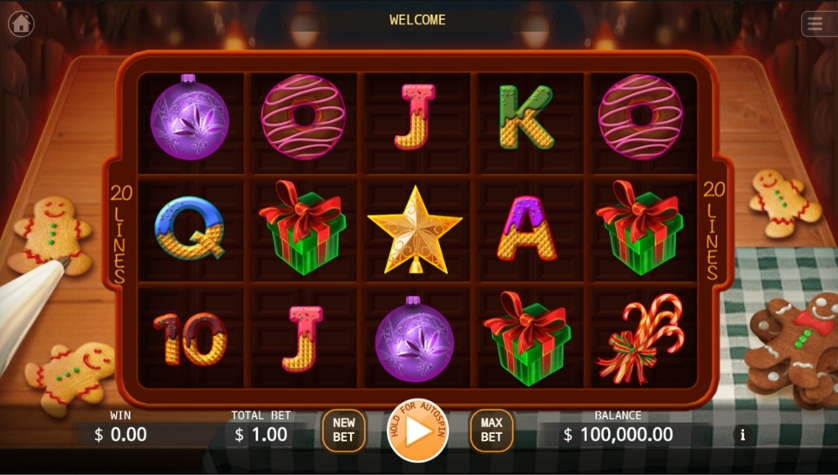Go to the home screen
The height and width of the screenshot is (475, 838).
click(x=21, y=23)
